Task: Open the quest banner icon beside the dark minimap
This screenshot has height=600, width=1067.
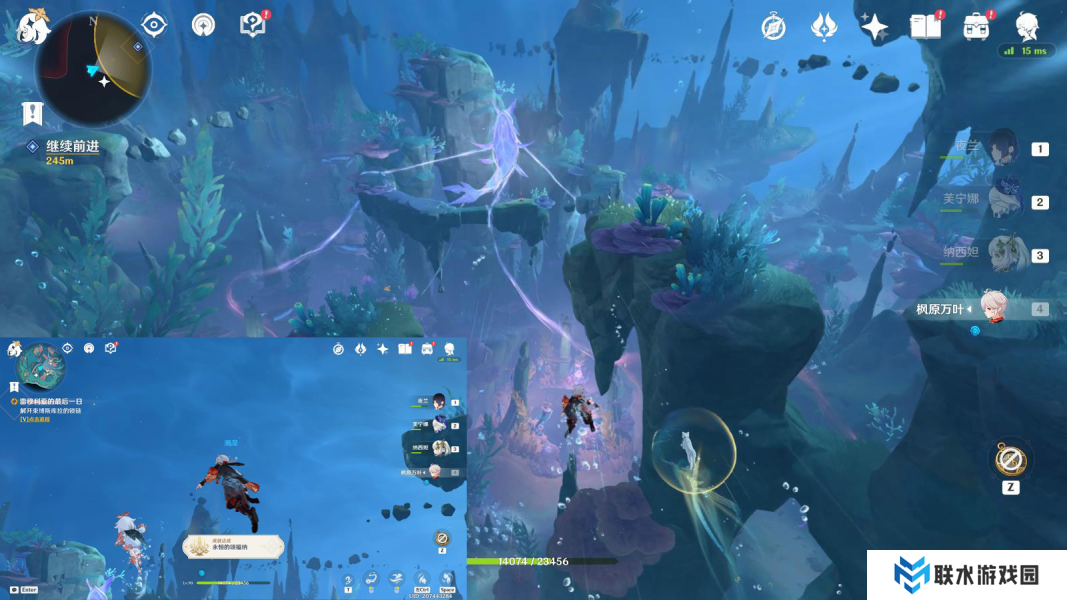Action: click(x=32, y=113)
